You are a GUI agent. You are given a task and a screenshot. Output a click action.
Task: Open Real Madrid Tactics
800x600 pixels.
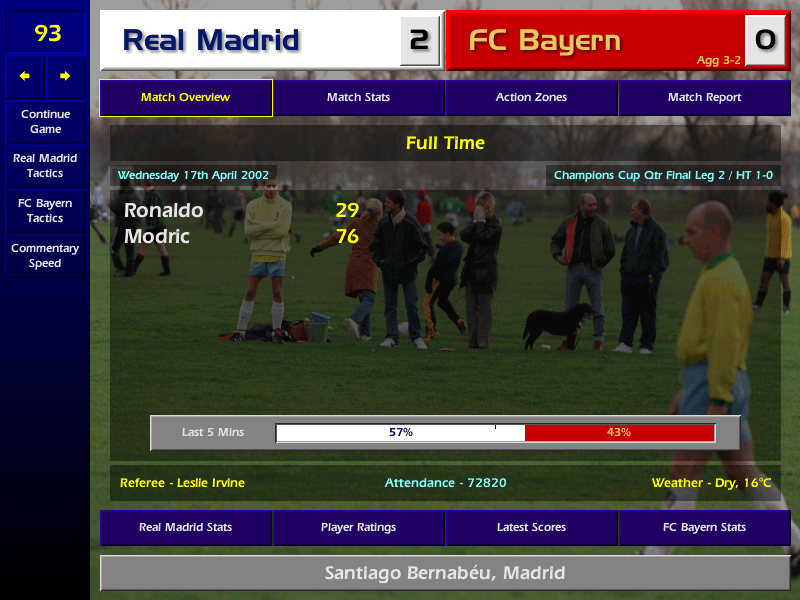[x=45, y=166]
